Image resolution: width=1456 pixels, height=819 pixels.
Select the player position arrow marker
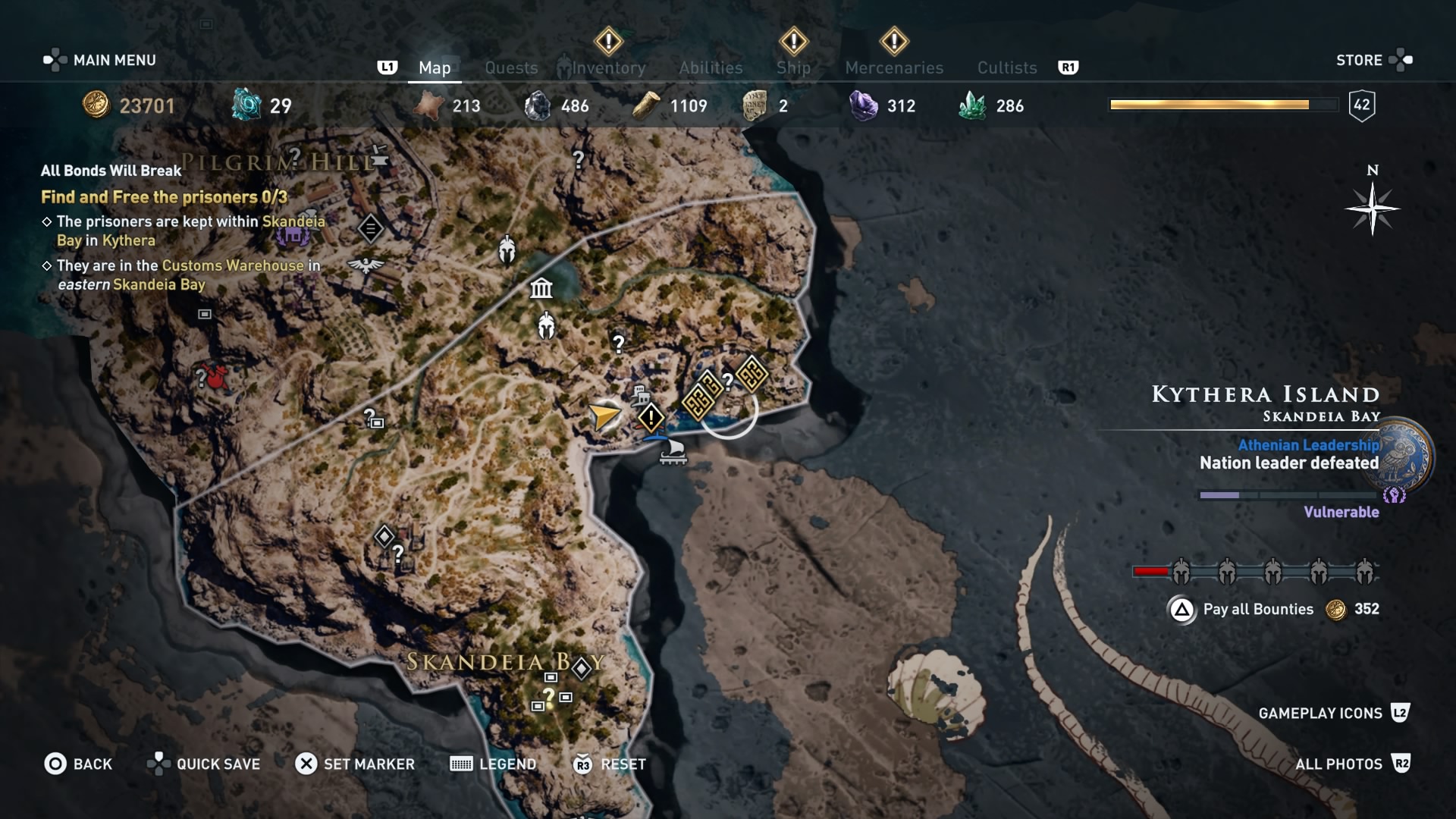[604, 416]
